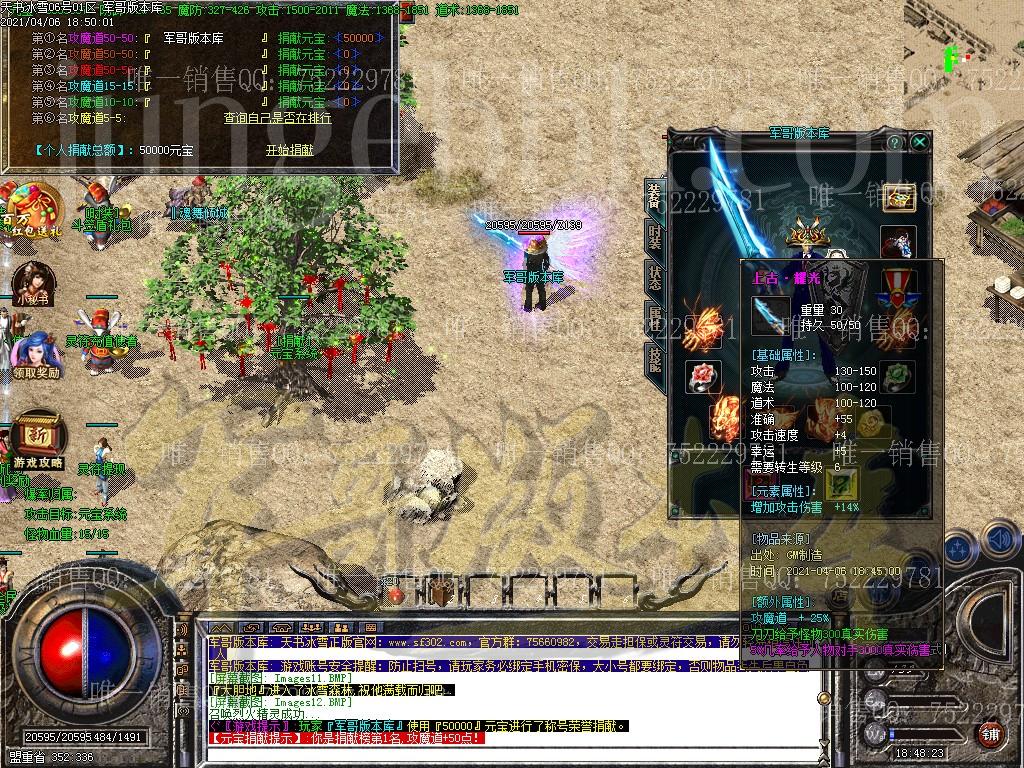Click the 开始捐献 (start donation) link
Viewport: 1024px width, 768px height.
[x=289, y=150]
